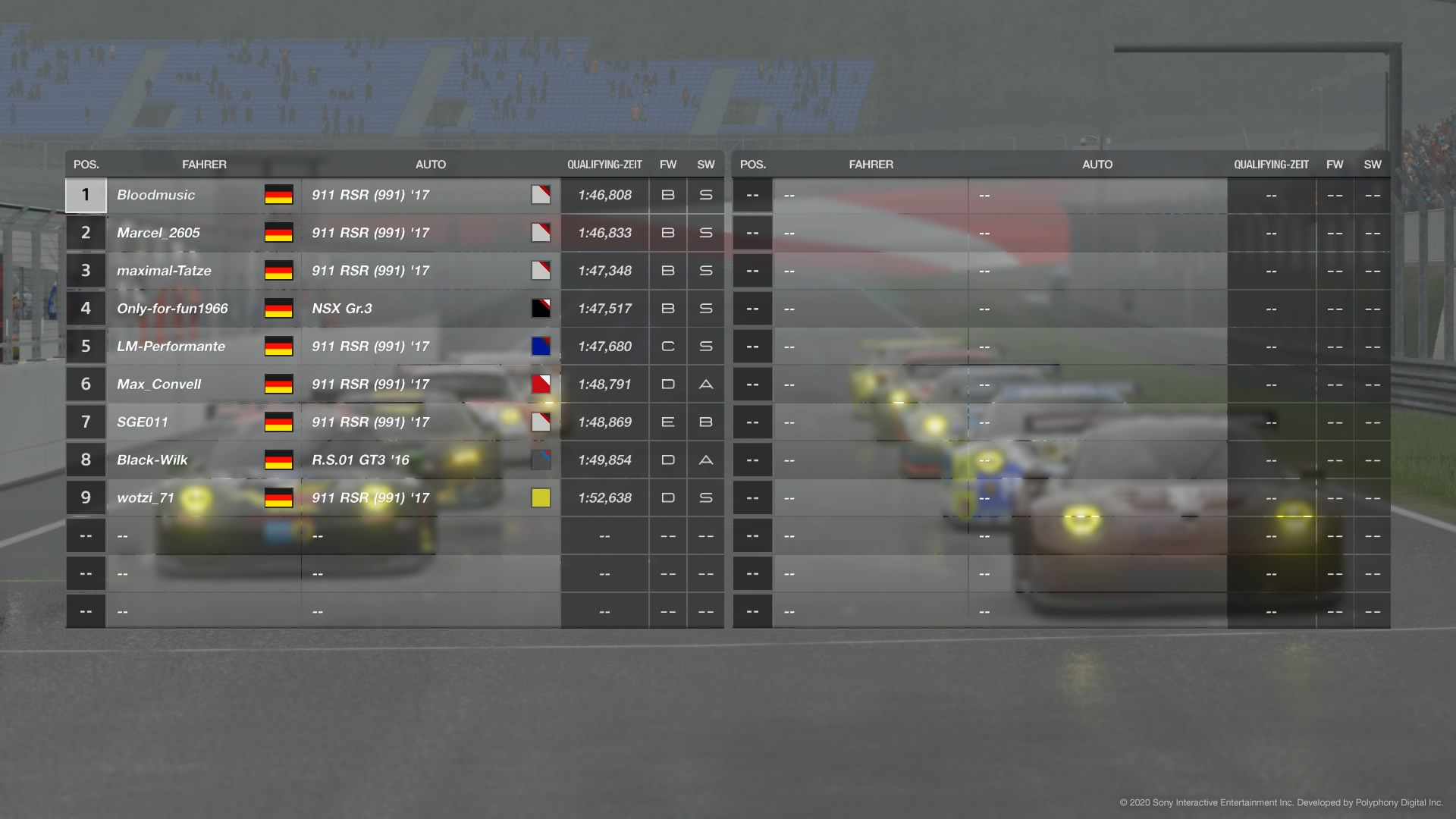Click the red livery swatch for Max_Convell
This screenshot has width=1456, height=819.
(541, 384)
